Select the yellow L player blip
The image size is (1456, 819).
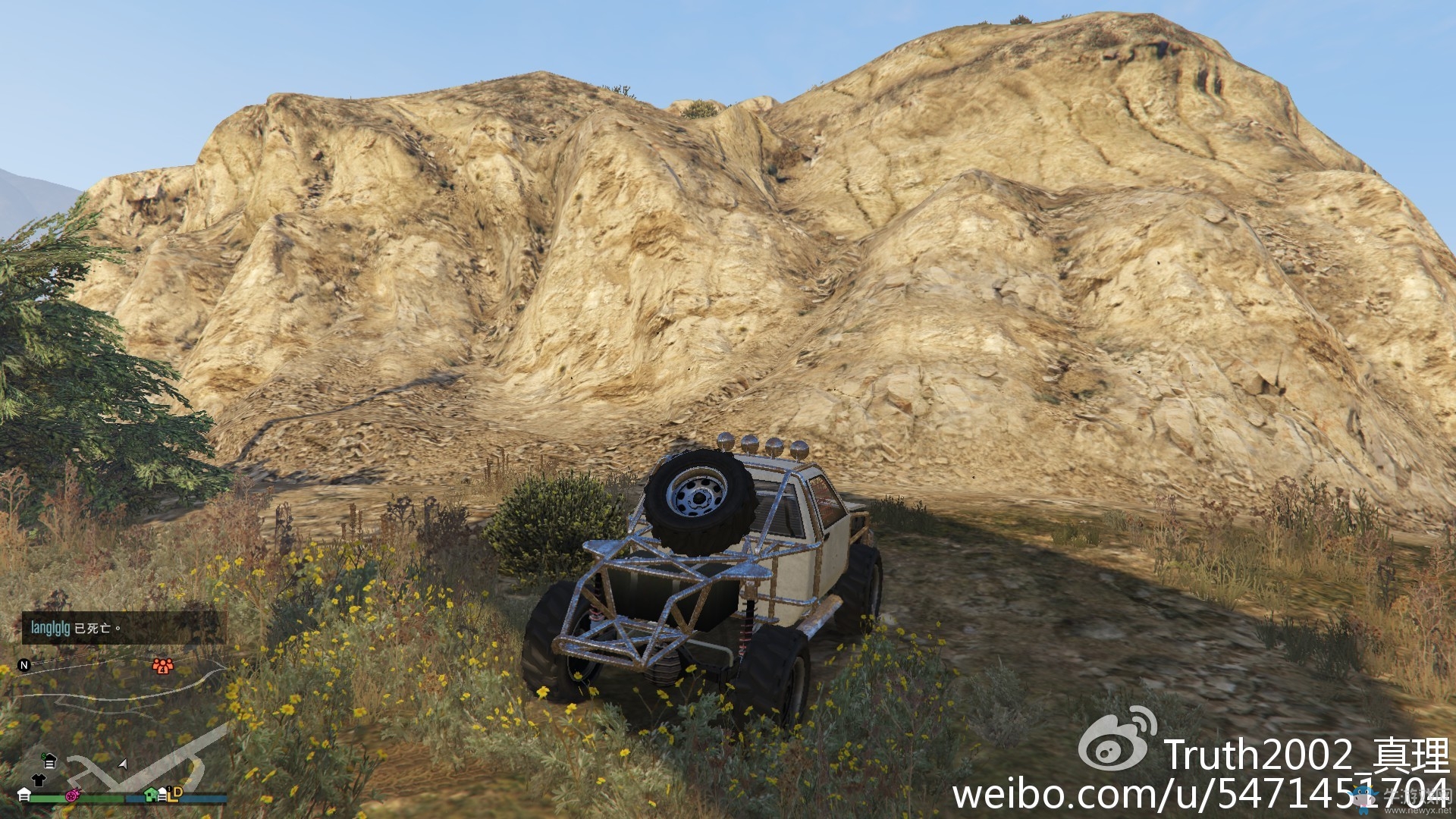[x=171, y=798]
